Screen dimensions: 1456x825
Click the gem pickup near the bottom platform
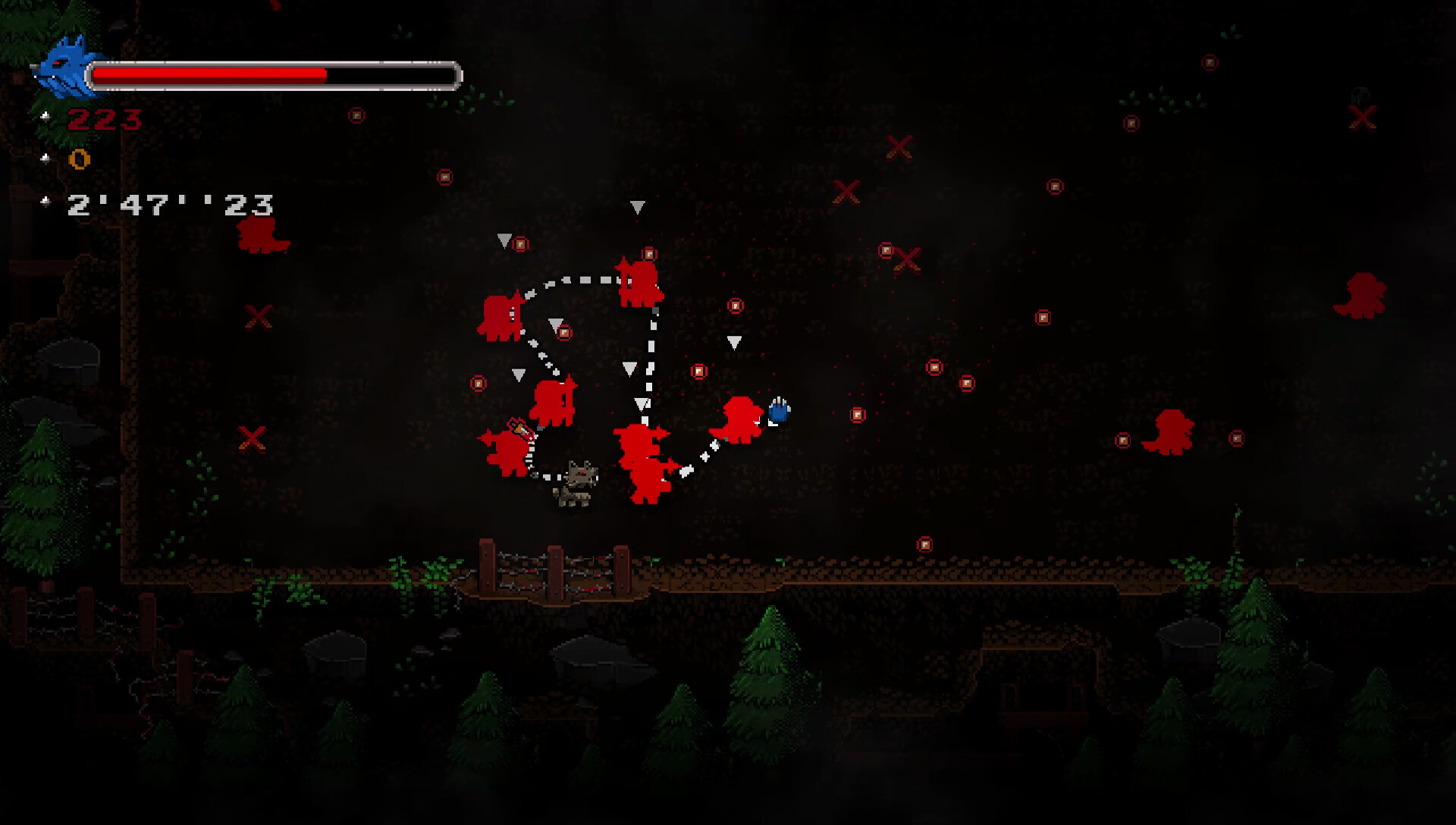pyautogui.click(x=924, y=543)
